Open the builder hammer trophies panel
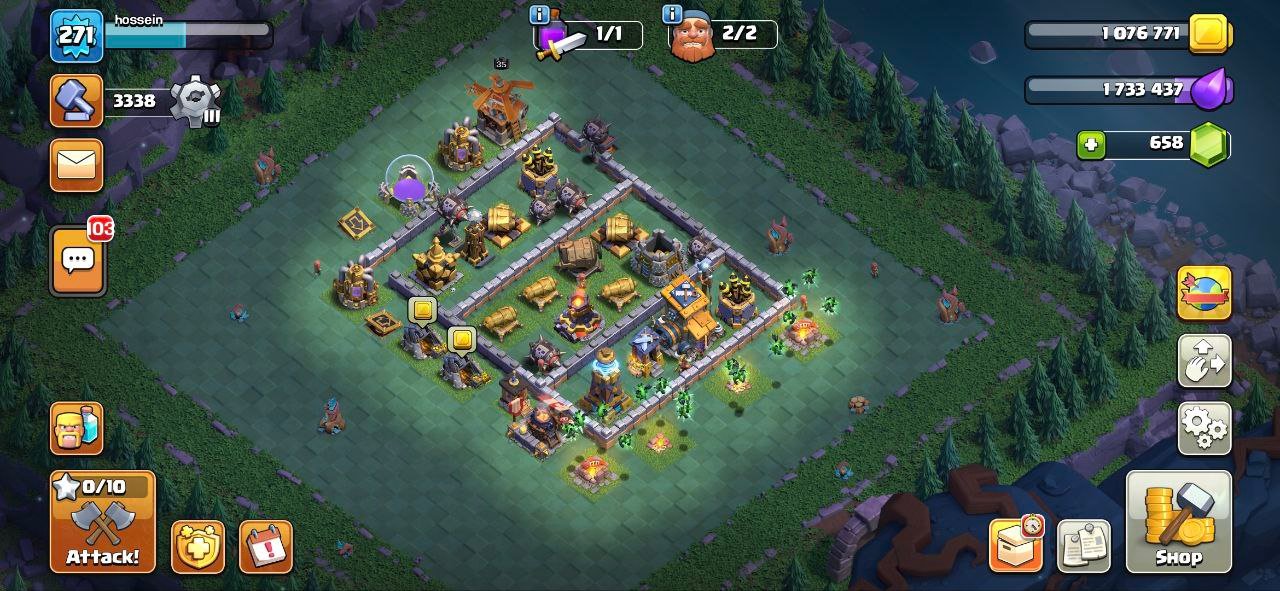This screenshot has width=1280, height=591. [x=77, y=100]
